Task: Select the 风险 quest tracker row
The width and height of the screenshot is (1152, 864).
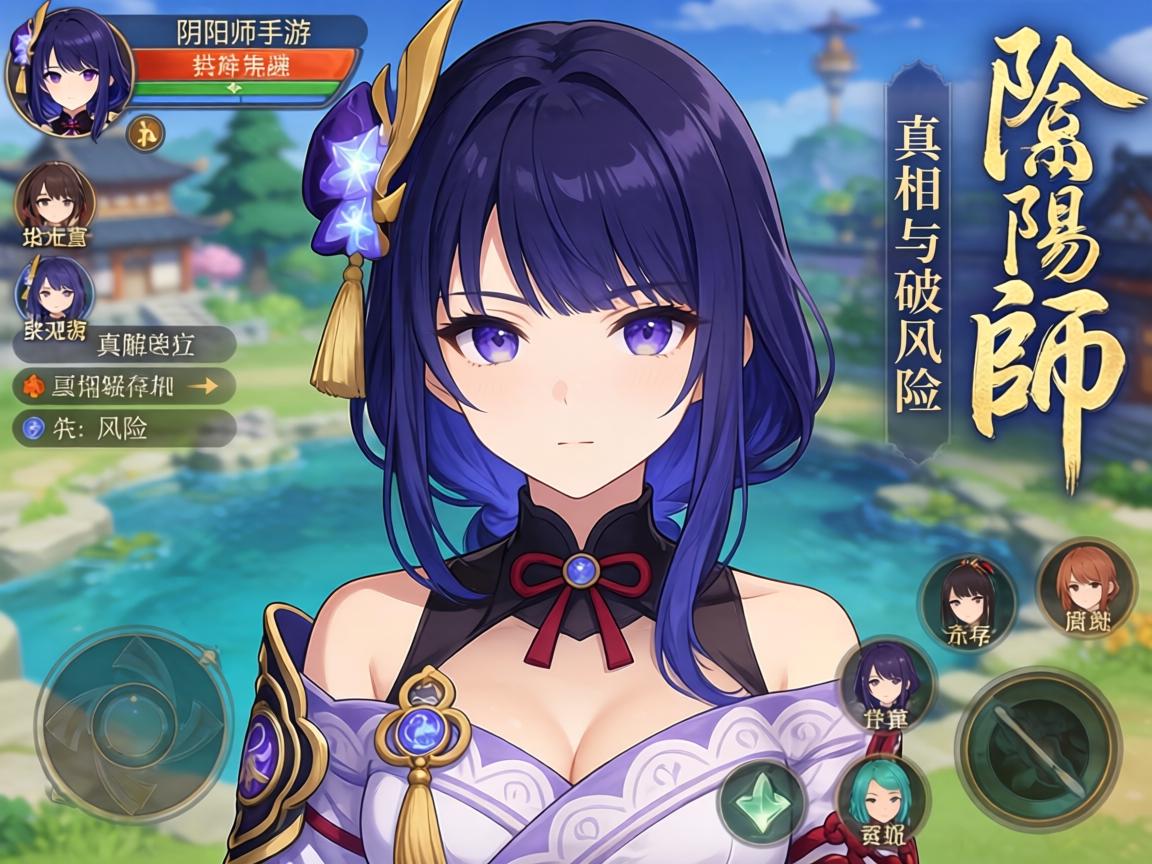Action: pos(124,428)
